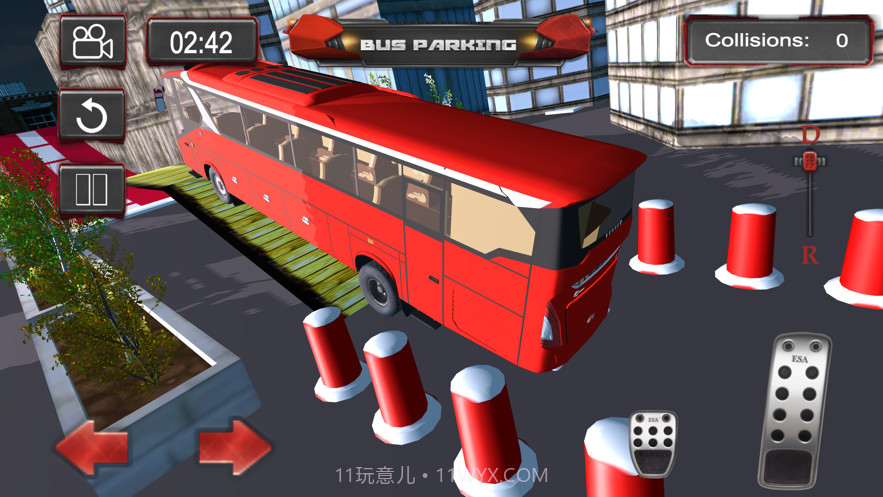Switch camera view with the camera button
This screenshot has width=883, height=497.
92,42
